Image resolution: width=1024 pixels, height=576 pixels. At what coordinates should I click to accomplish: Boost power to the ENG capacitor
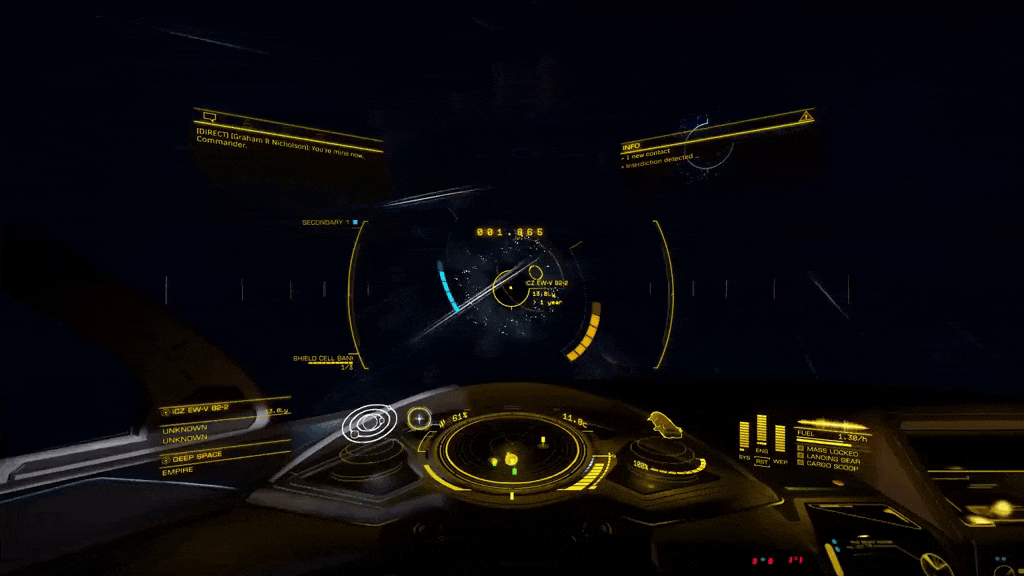tap(762, 431)
